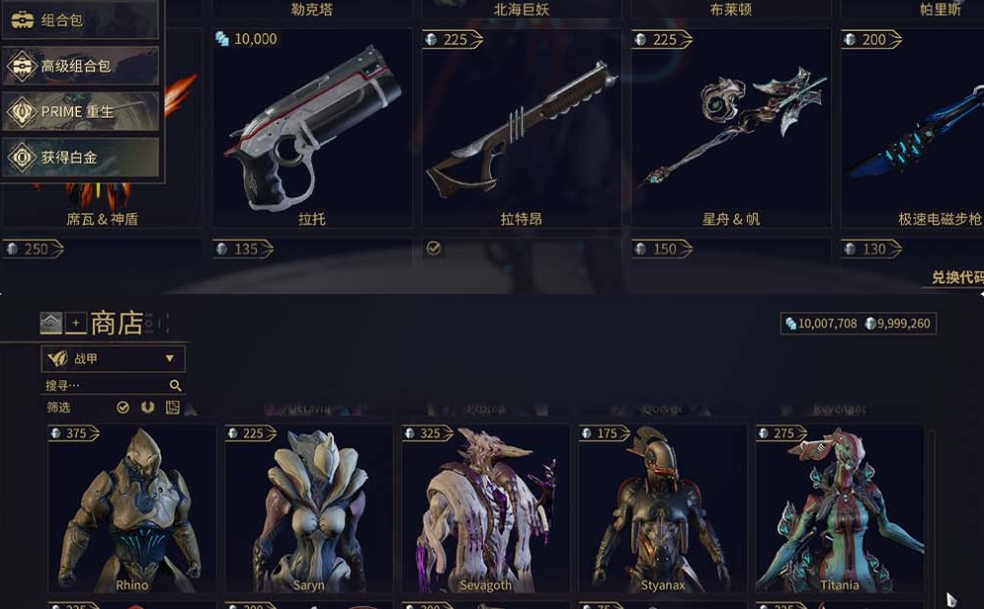Select the Rhino warframe tile
Image resolution: width=984 pixels, height=609 pixels.
point(132,510)
